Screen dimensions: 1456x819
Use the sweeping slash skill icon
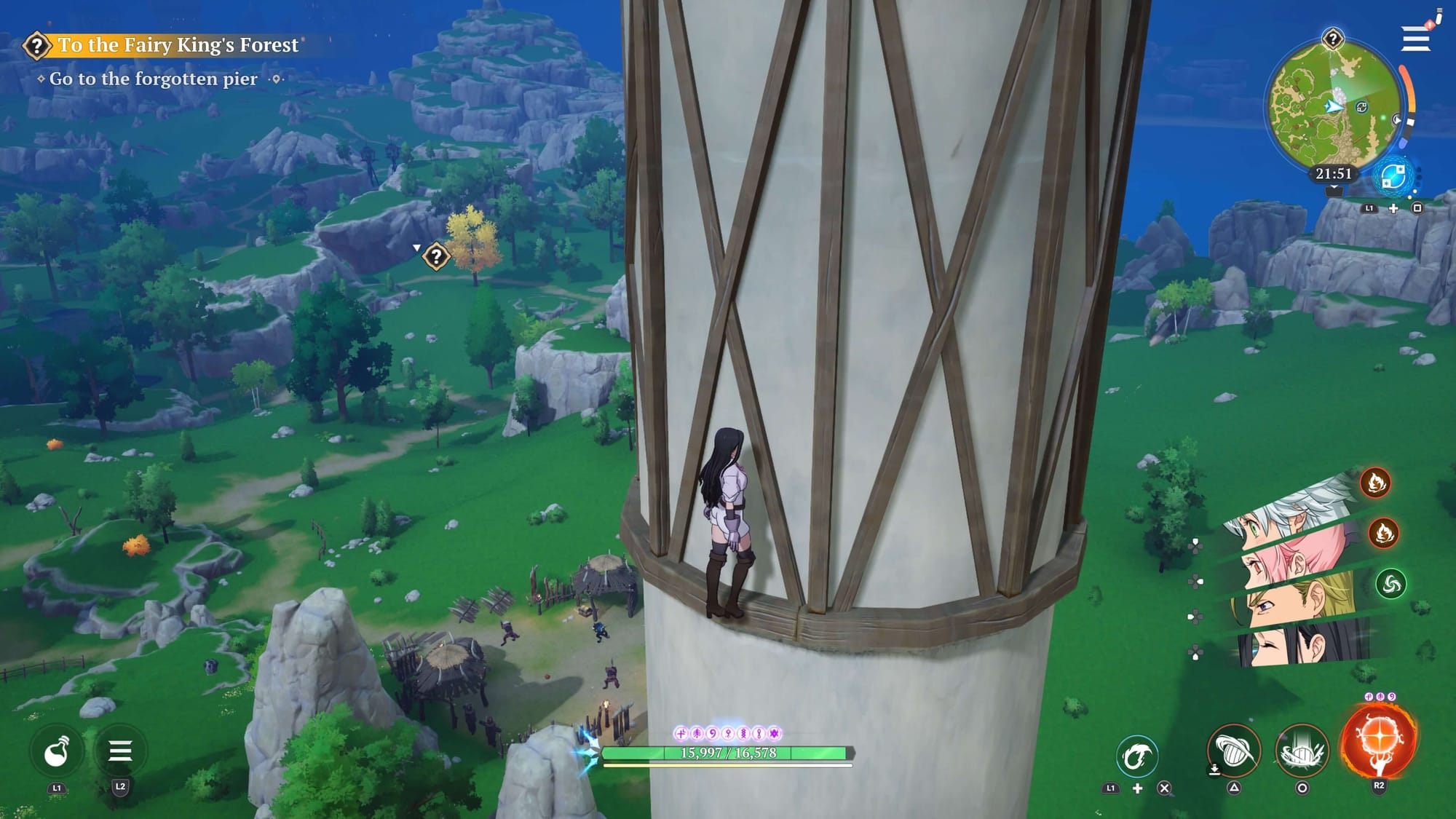coord(1234,751)
